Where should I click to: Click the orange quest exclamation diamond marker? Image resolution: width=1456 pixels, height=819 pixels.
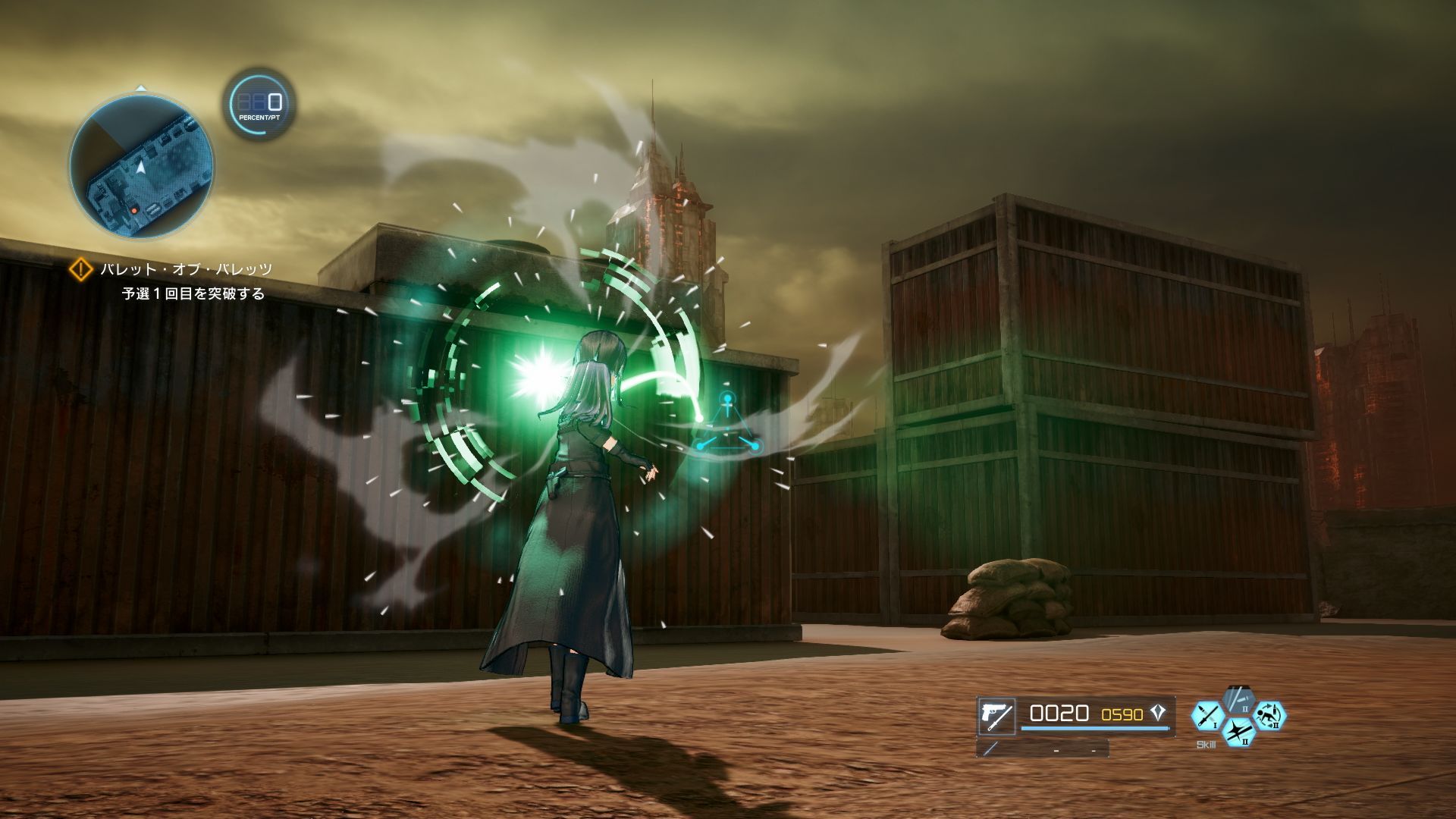click(x=80, y=268)
